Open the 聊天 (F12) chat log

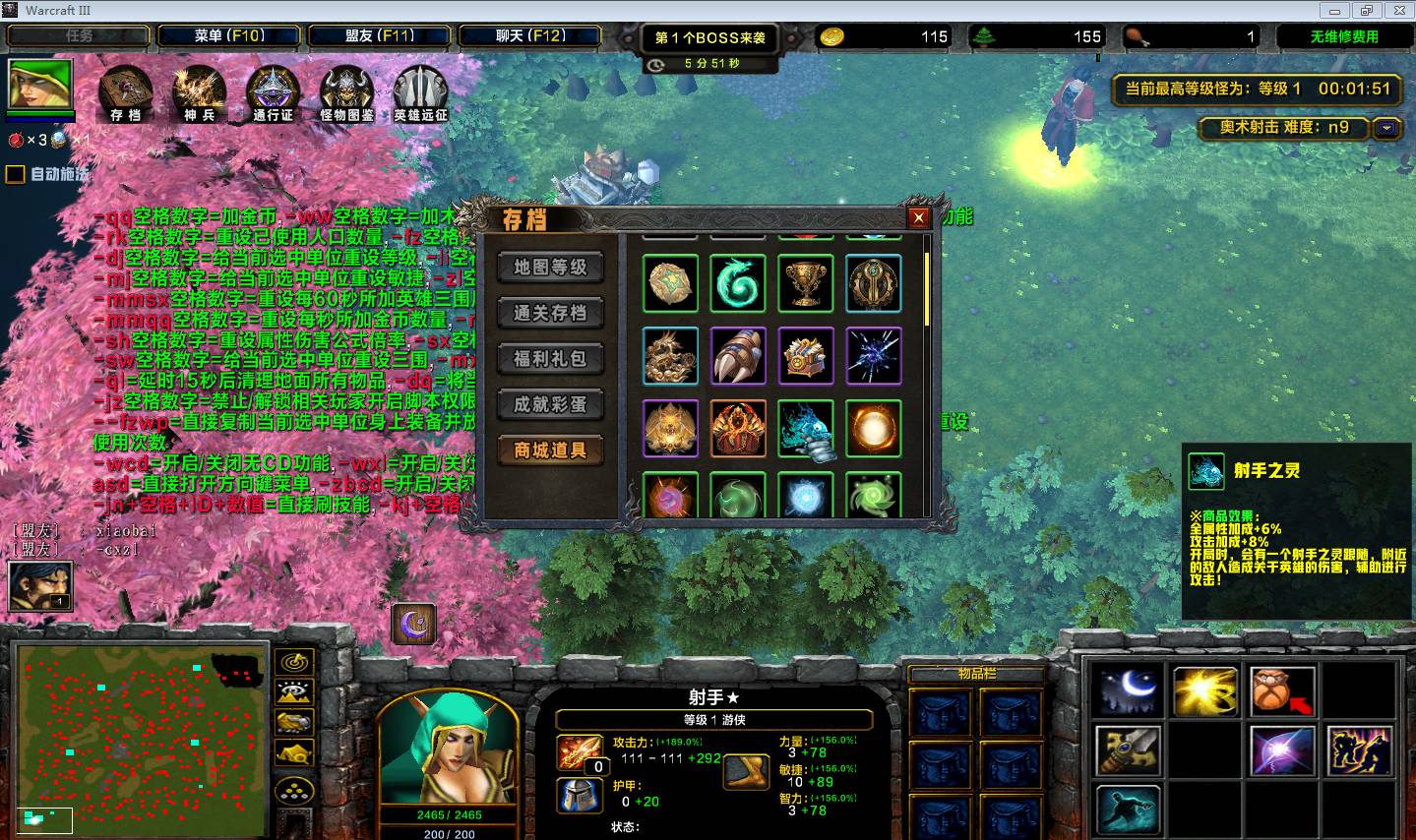(x=529, y=36)
